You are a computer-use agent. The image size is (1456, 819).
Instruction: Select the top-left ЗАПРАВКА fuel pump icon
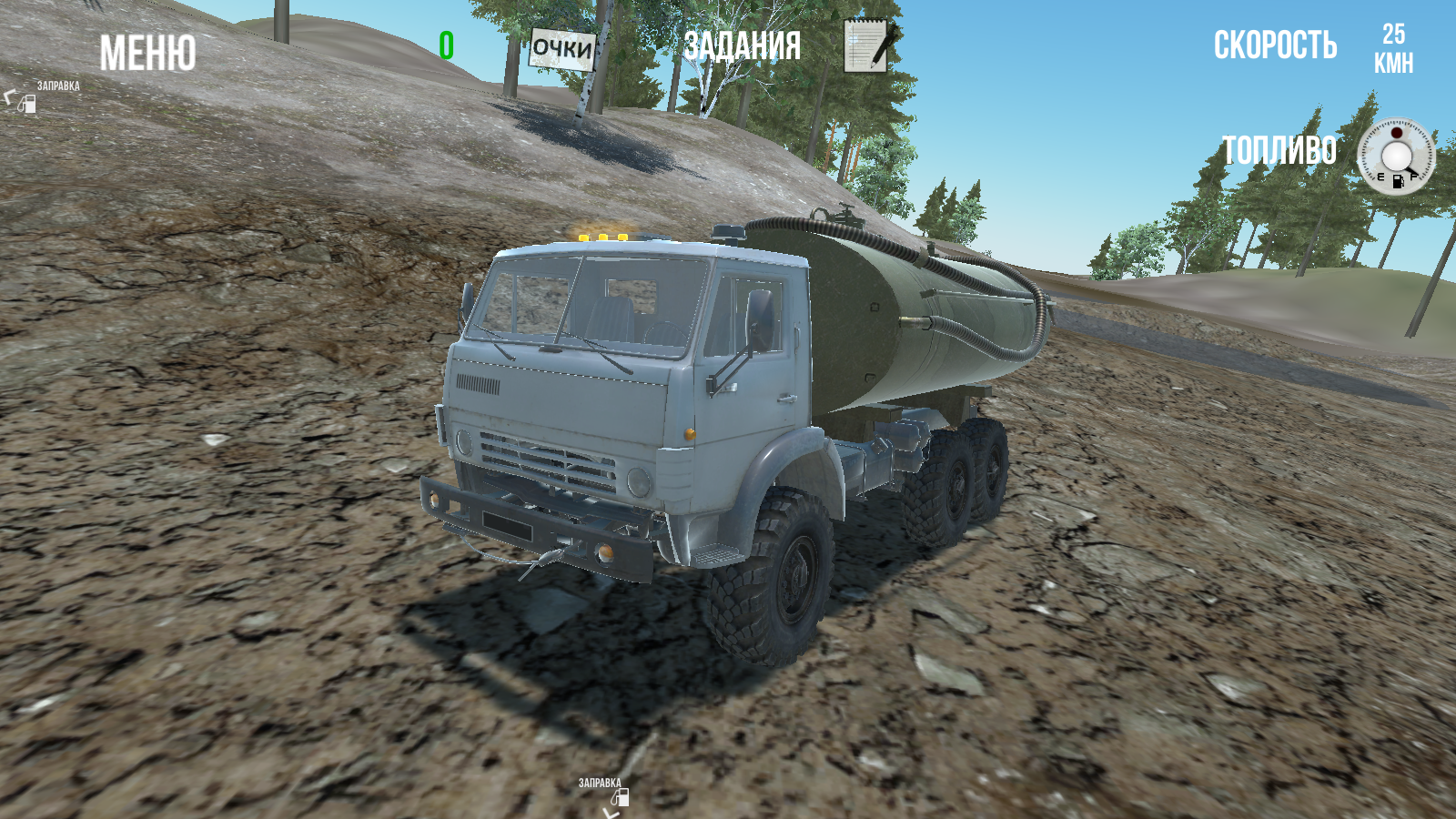(x=28, y=104)
